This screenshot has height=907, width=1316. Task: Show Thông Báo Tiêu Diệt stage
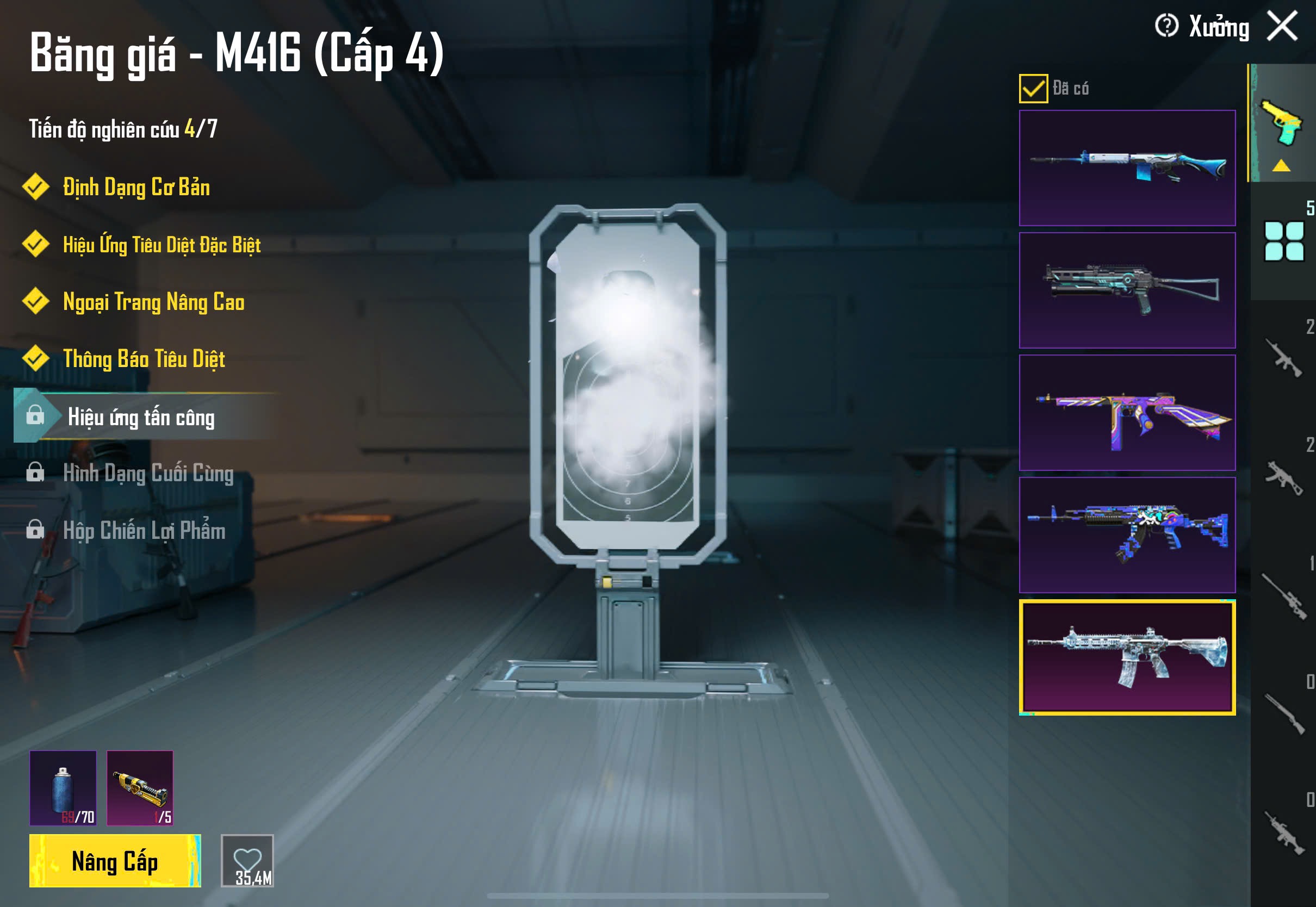(144, 359)
